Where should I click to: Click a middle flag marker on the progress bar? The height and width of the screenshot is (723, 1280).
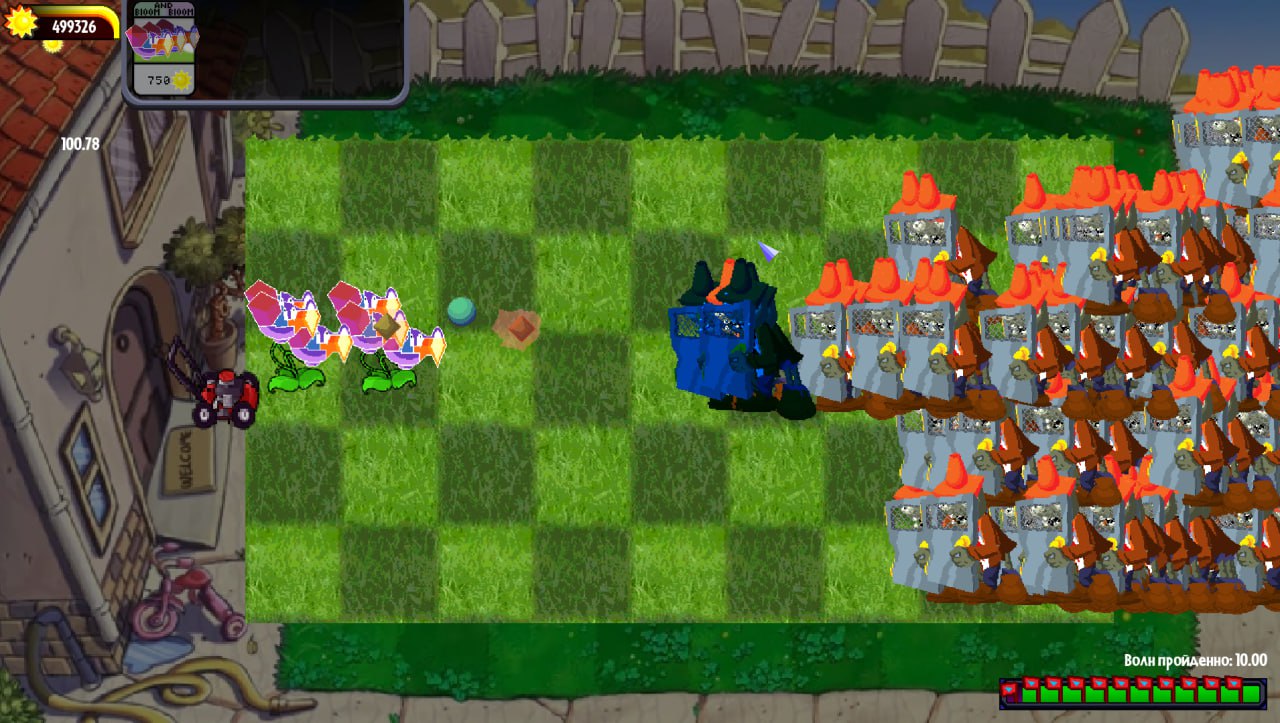coord(1120,683)
